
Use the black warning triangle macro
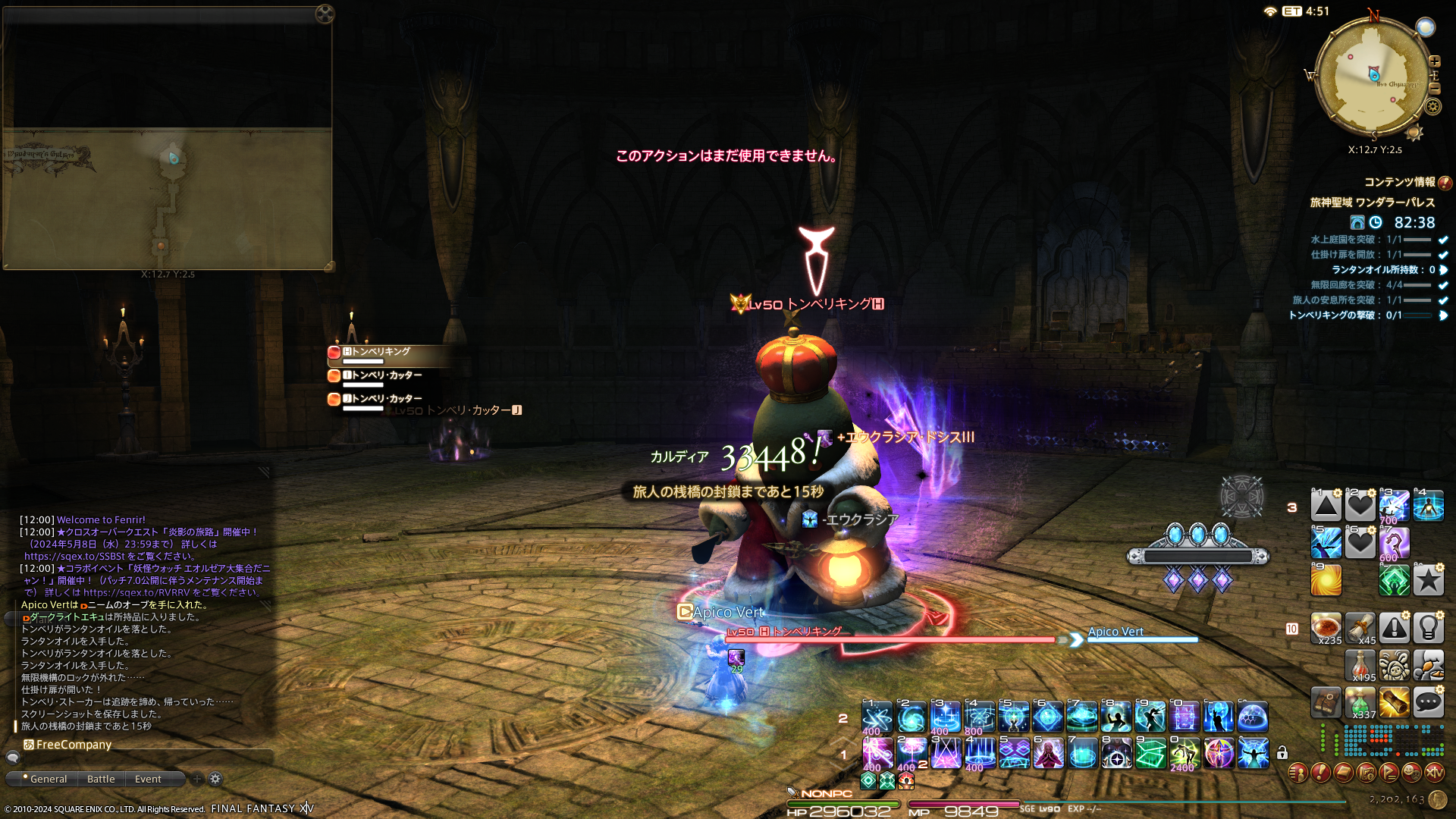(x=1394, y=628)
